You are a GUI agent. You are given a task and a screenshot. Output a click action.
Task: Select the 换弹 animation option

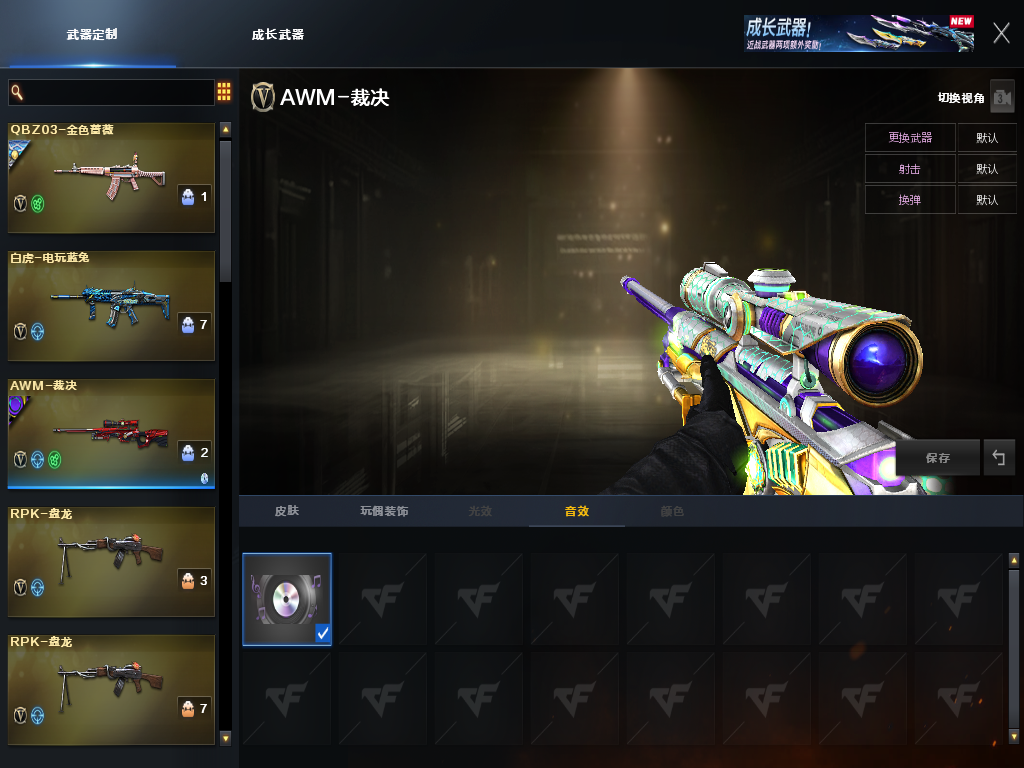tap(910, 200)
